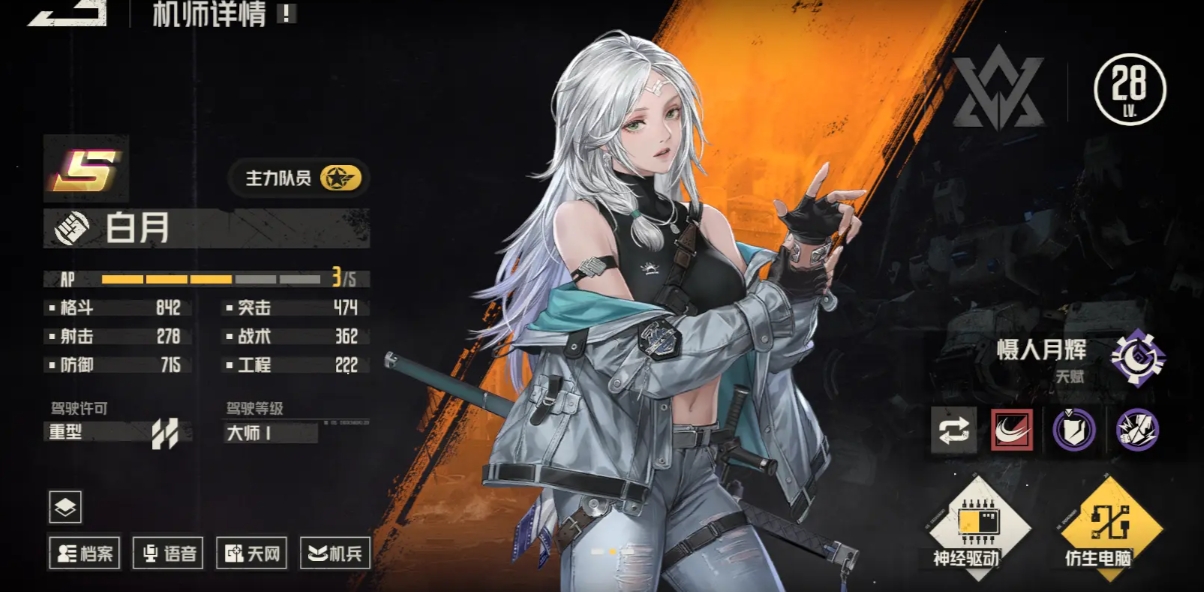Toggle the layers icon button
The image size is (1204, 592).
[65, 508]
